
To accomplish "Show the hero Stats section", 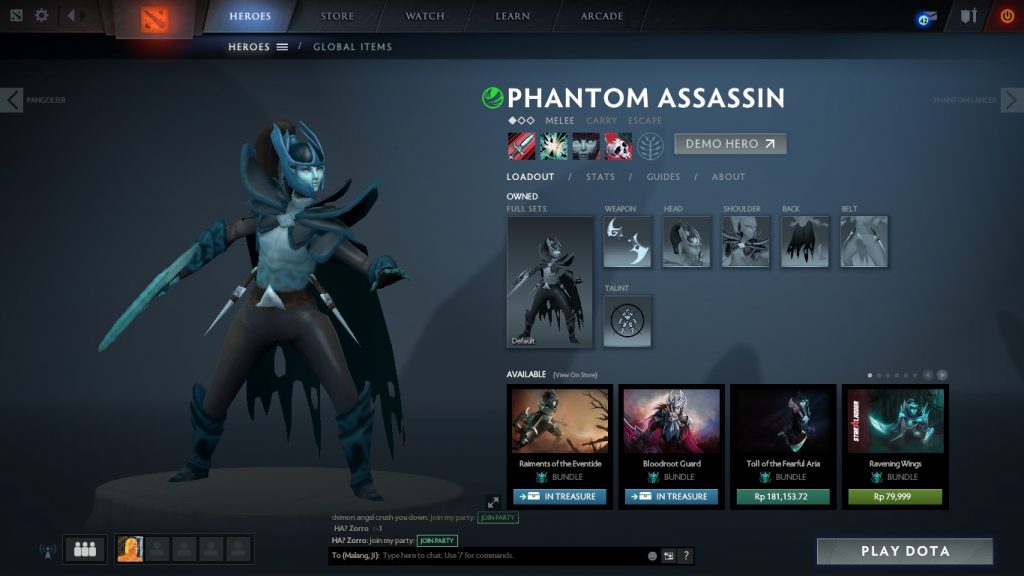I will 600,177.
